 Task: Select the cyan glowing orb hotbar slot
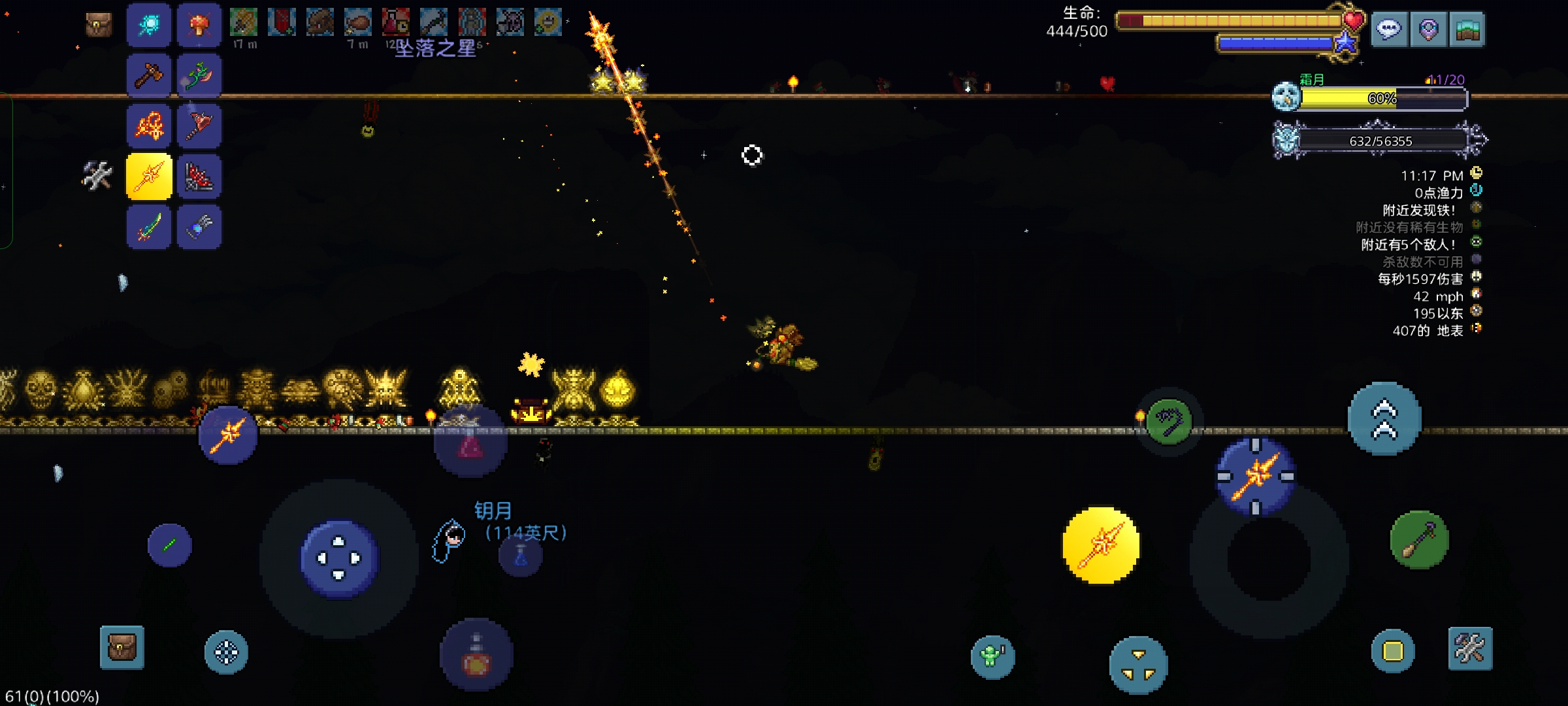click(149, 25)
